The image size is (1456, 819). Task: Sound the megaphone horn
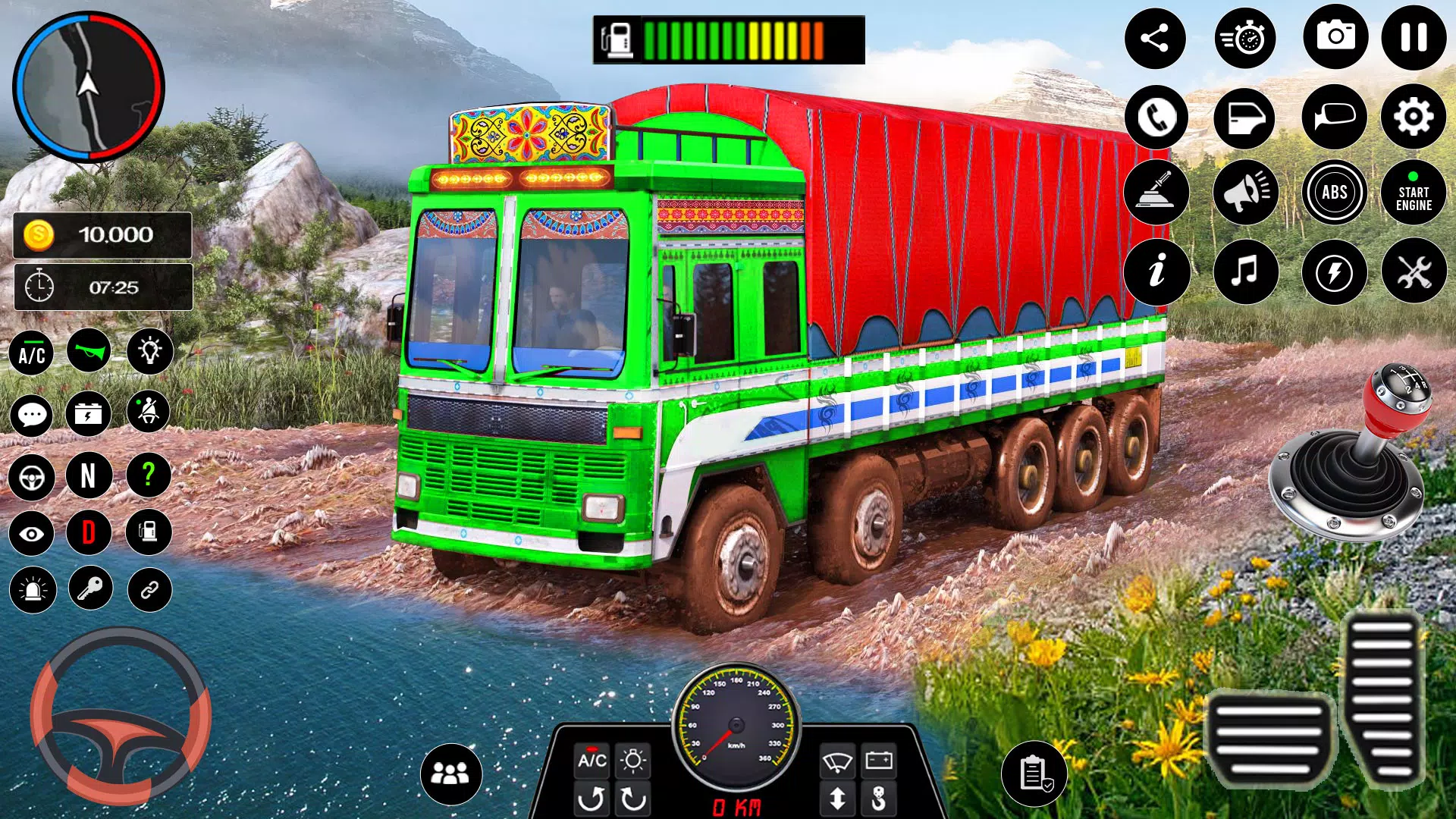point(1245,193)
